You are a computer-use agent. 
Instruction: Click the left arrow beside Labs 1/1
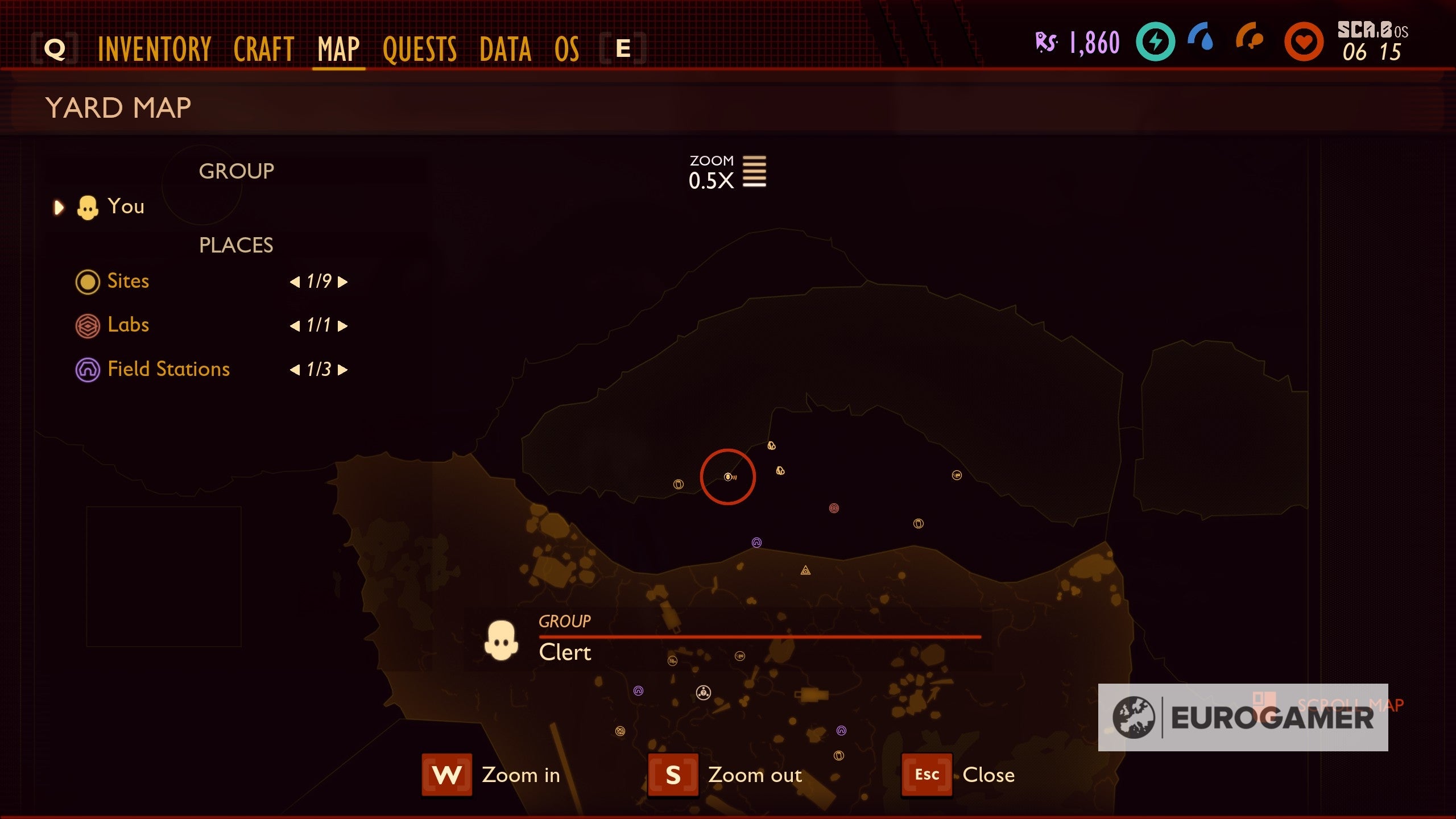(295, 325)
